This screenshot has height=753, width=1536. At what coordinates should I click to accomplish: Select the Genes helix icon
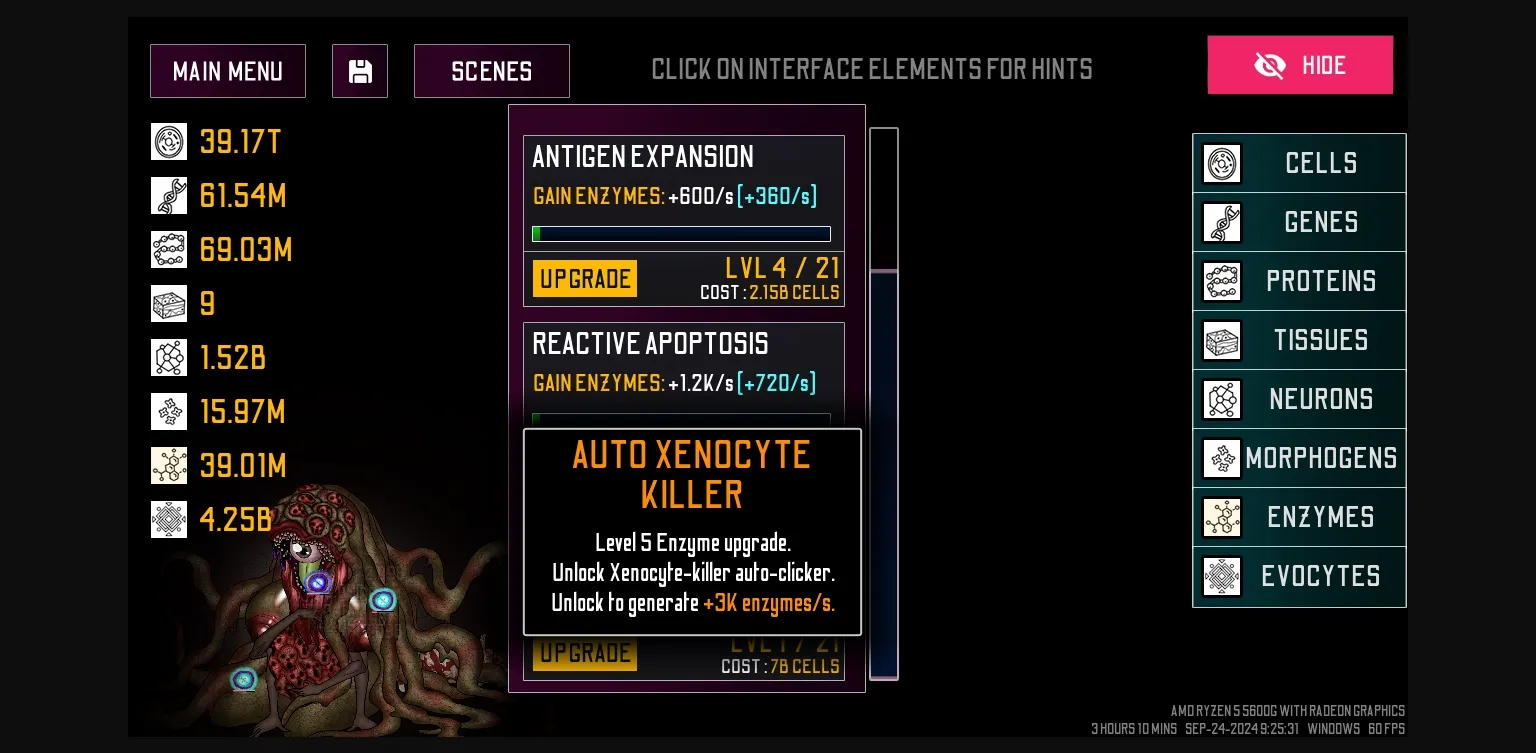pyautogui.click(x=1221, y=222)
